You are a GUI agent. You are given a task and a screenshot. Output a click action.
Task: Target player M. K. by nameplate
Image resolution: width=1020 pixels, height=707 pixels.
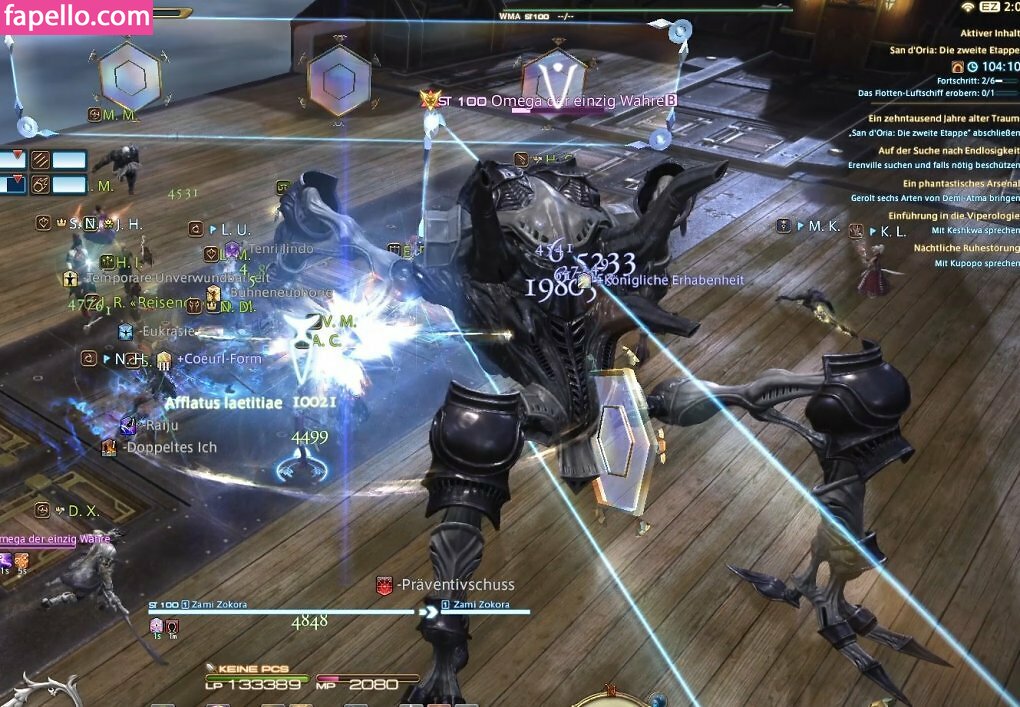[824, 227]
